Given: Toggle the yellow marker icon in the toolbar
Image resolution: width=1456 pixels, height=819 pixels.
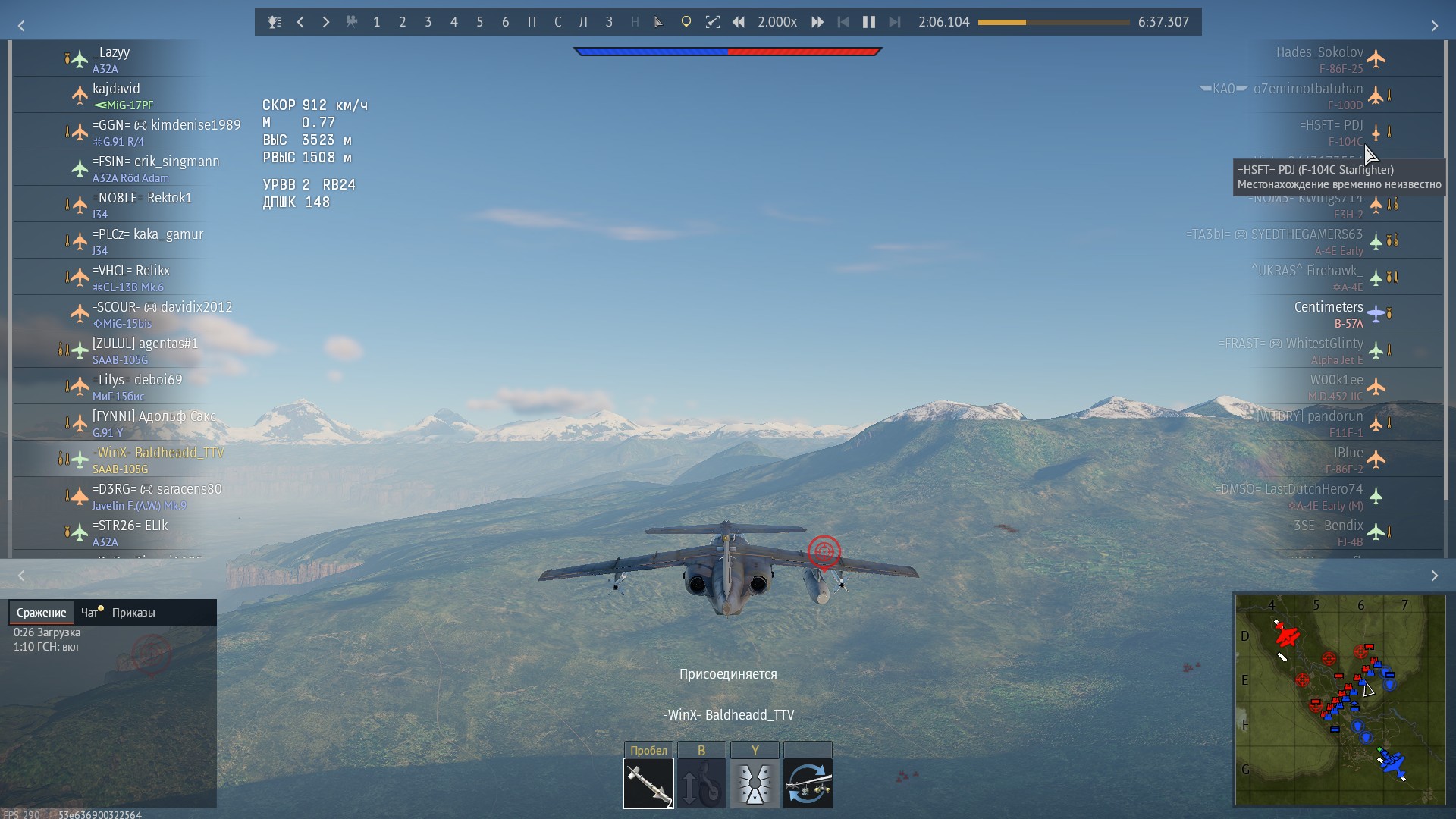Looking at the screenshot, I should coord(686,22).
